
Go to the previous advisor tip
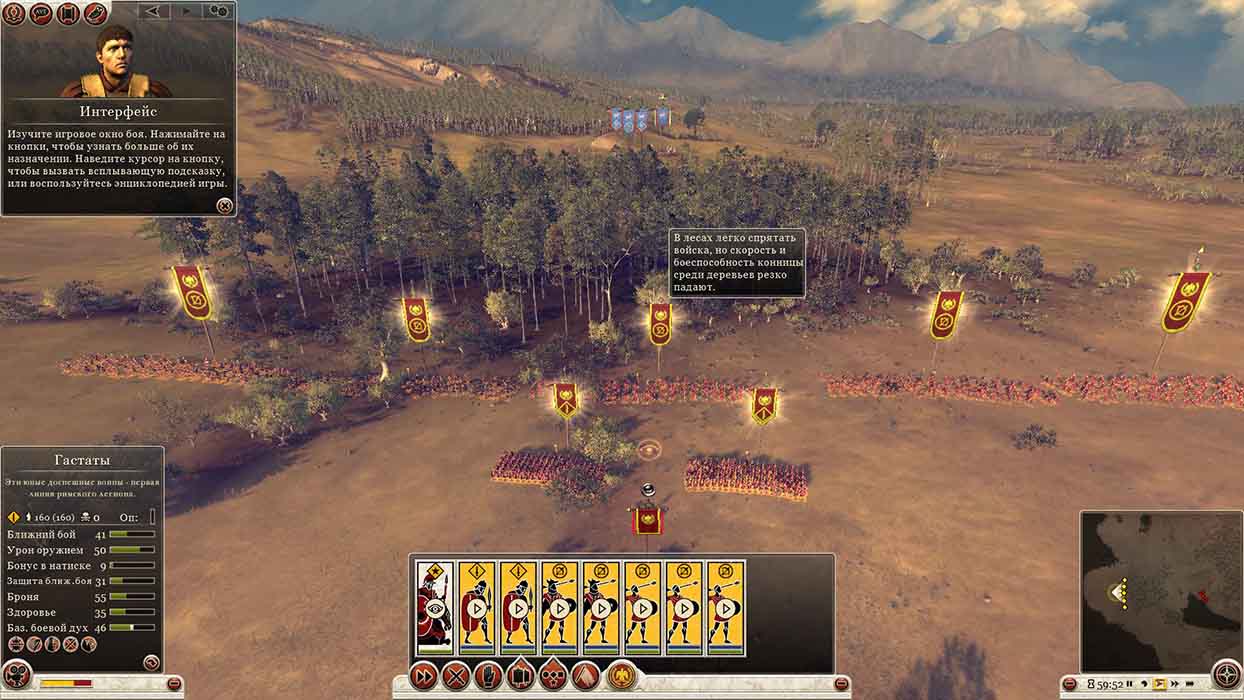point(153,11)
